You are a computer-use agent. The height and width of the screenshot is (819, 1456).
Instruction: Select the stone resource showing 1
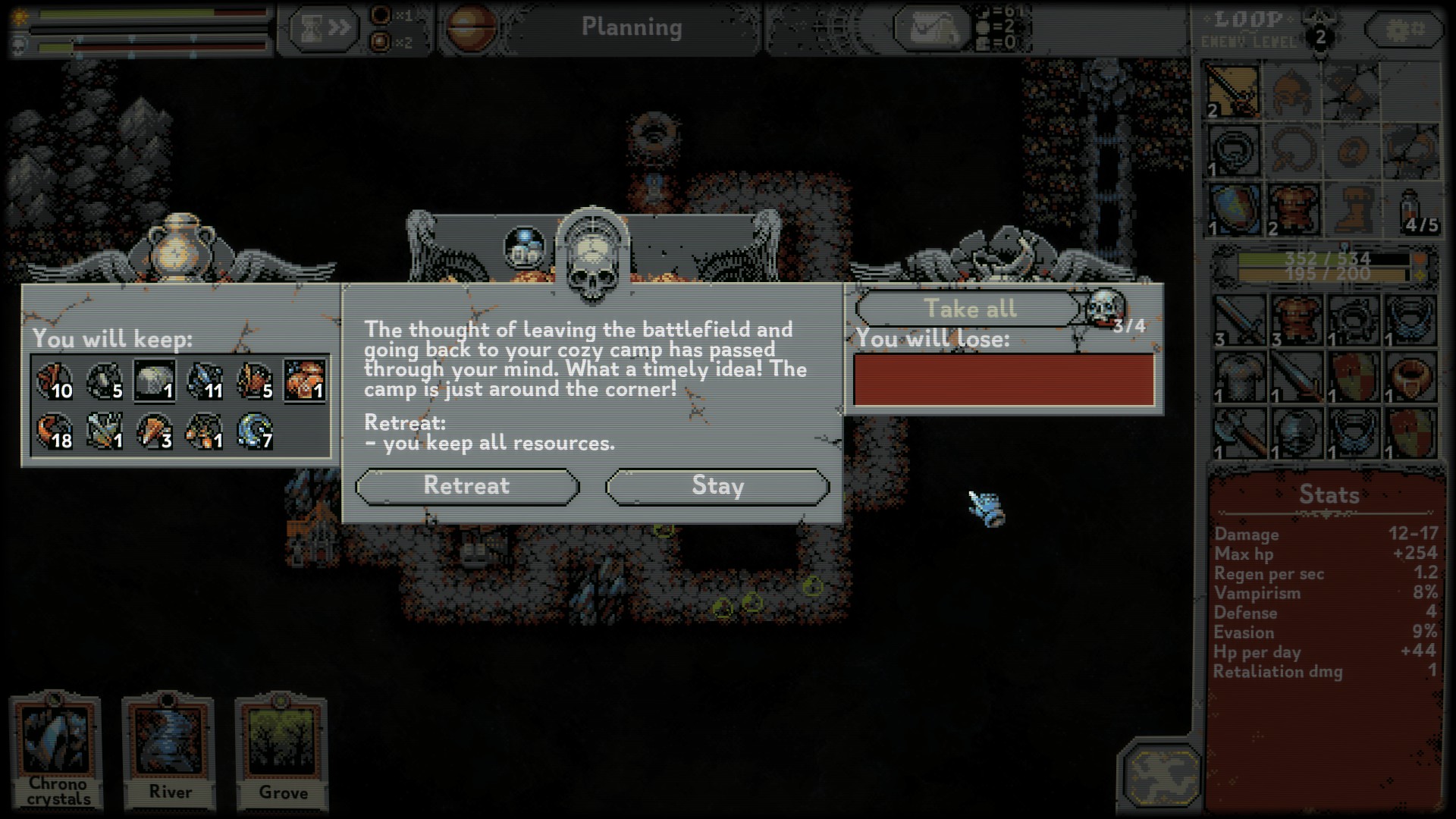tap(155, 381)
